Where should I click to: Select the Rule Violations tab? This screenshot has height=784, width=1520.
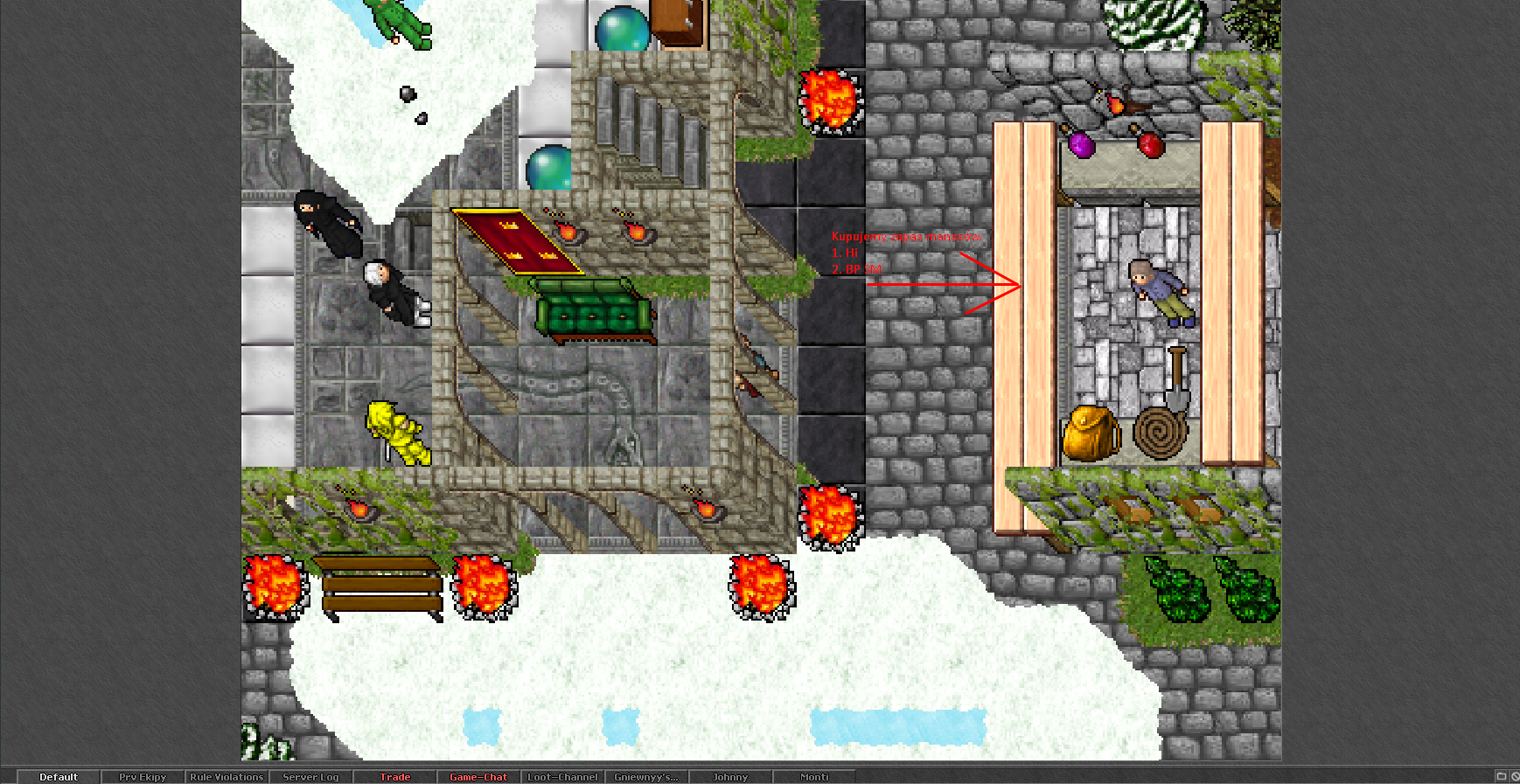(x=227, y=777)
